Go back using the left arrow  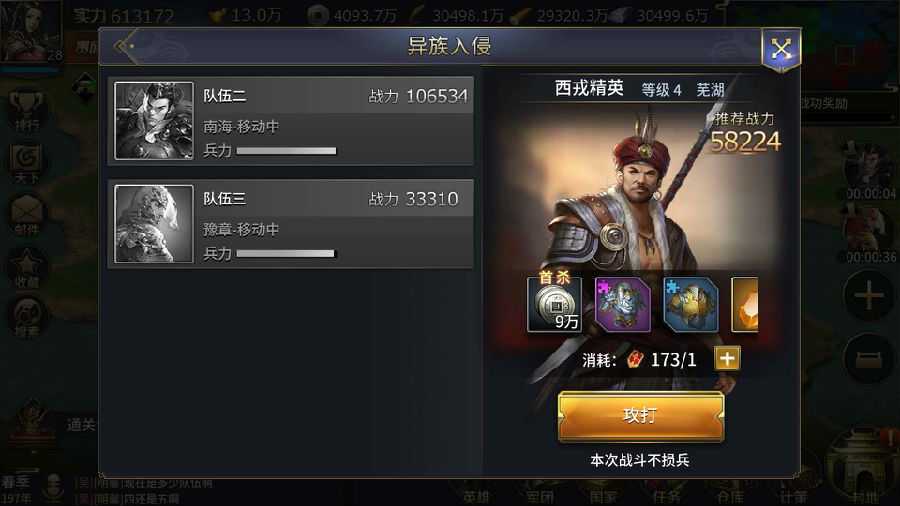(125, 46)
